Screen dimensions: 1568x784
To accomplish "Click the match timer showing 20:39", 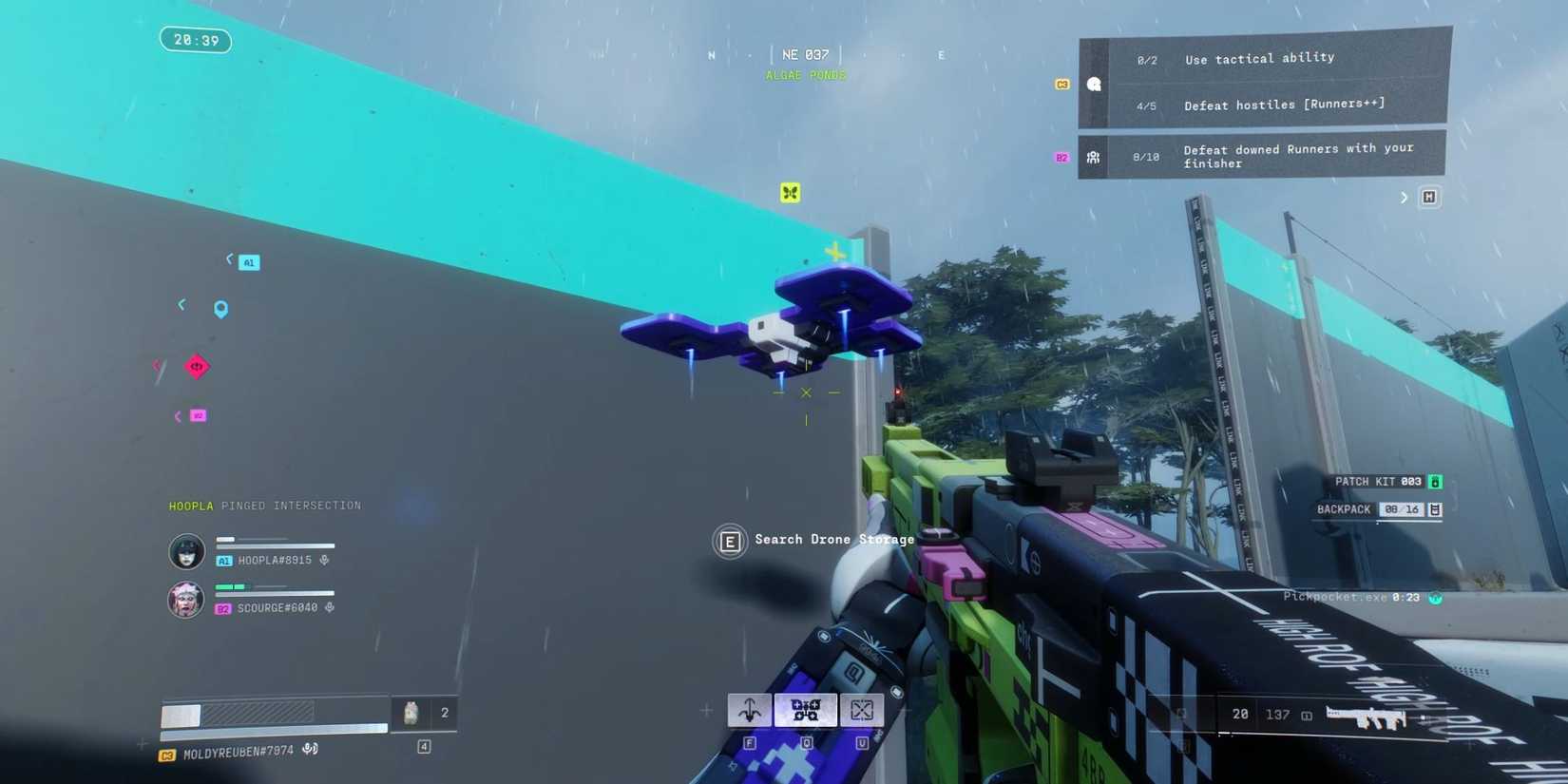I will [196, 40].
